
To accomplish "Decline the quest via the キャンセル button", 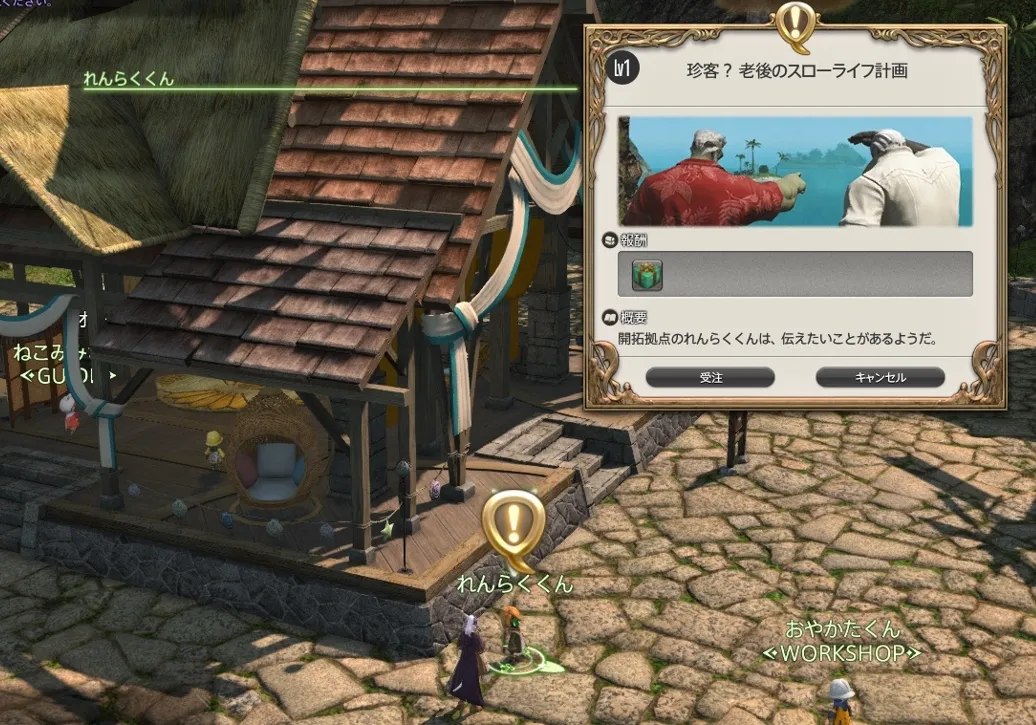I will (880, 377).
